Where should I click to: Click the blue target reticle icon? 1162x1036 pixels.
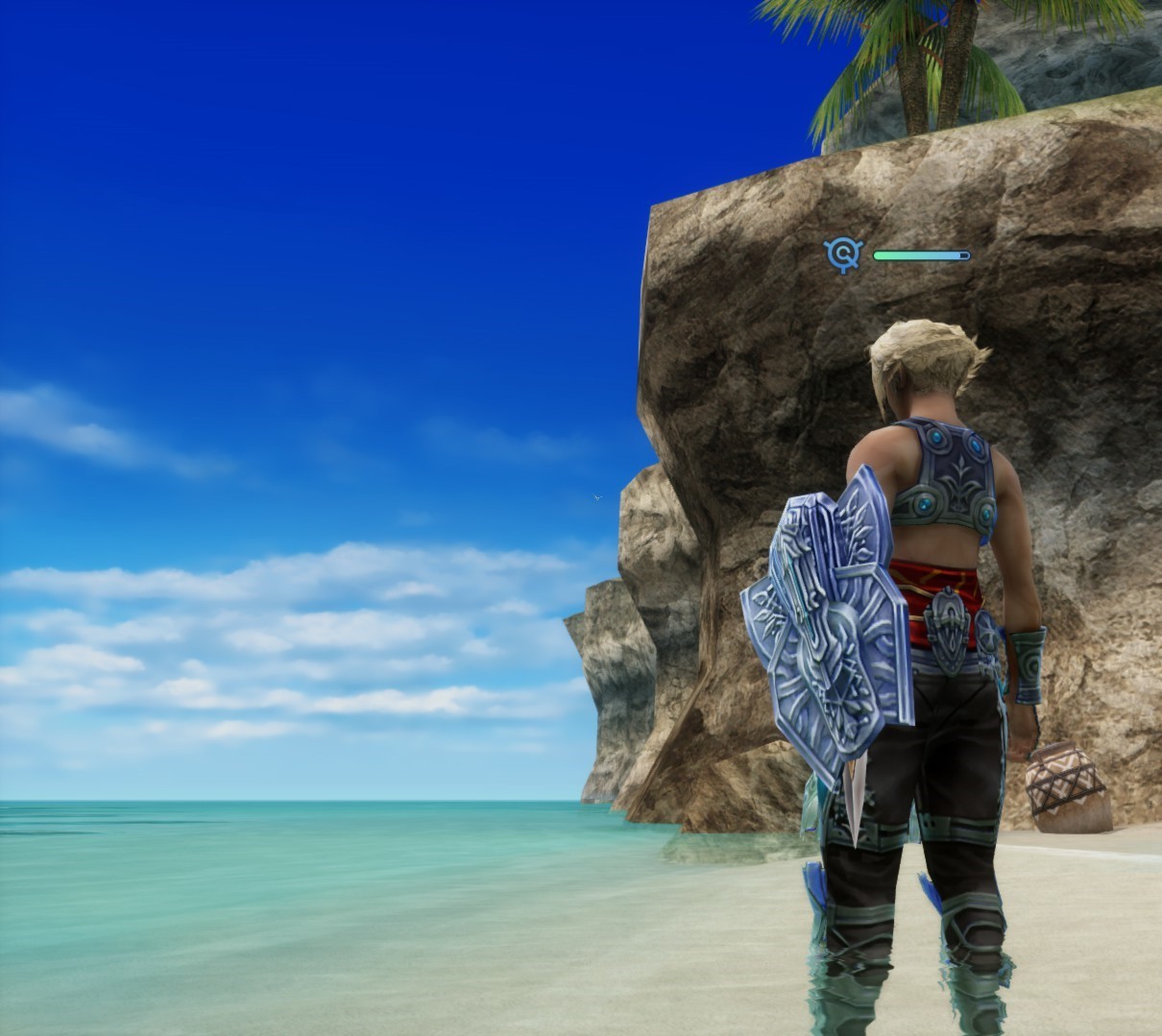tap(843, 254)
